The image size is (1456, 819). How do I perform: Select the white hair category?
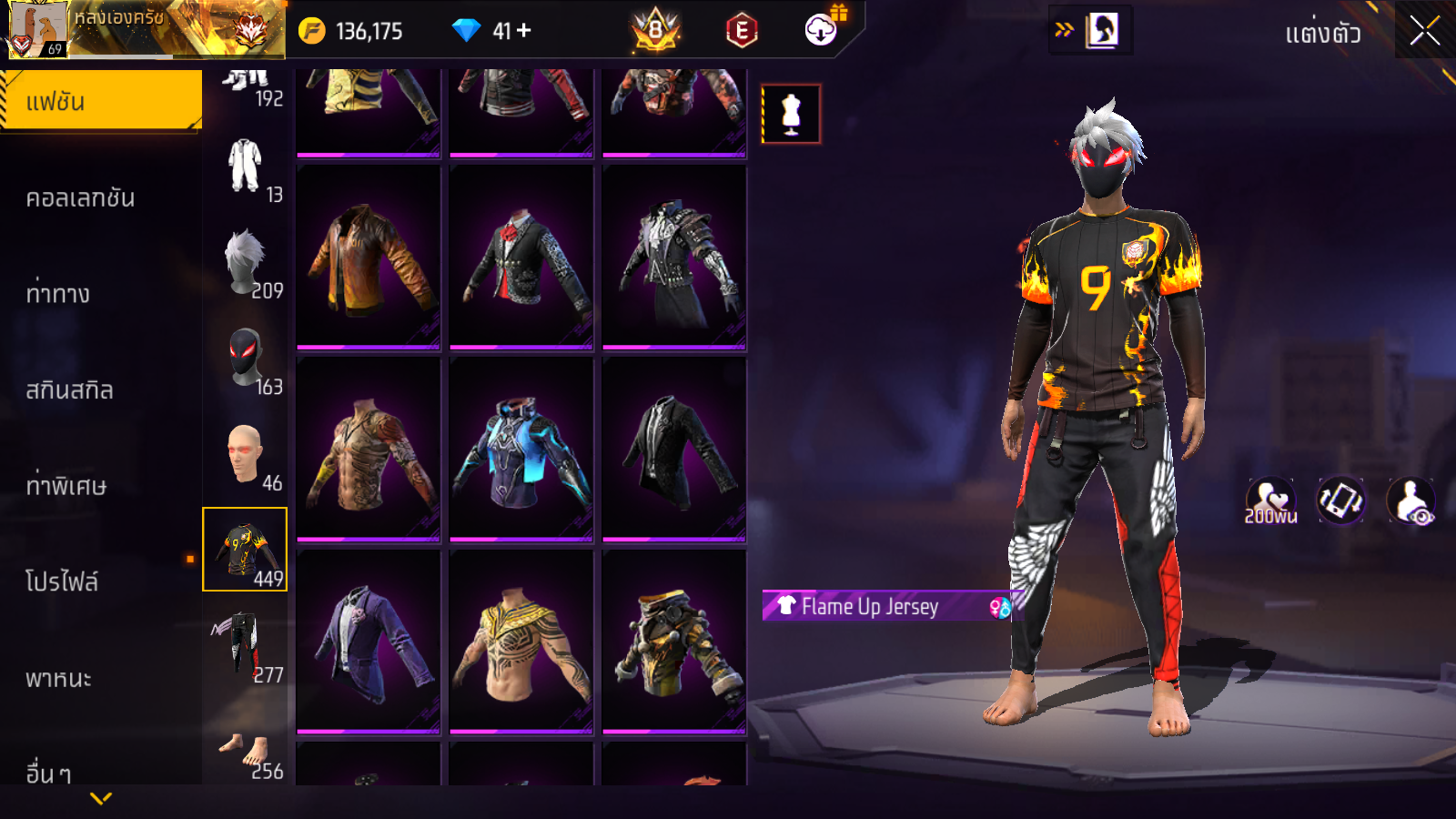pos(245,263)
